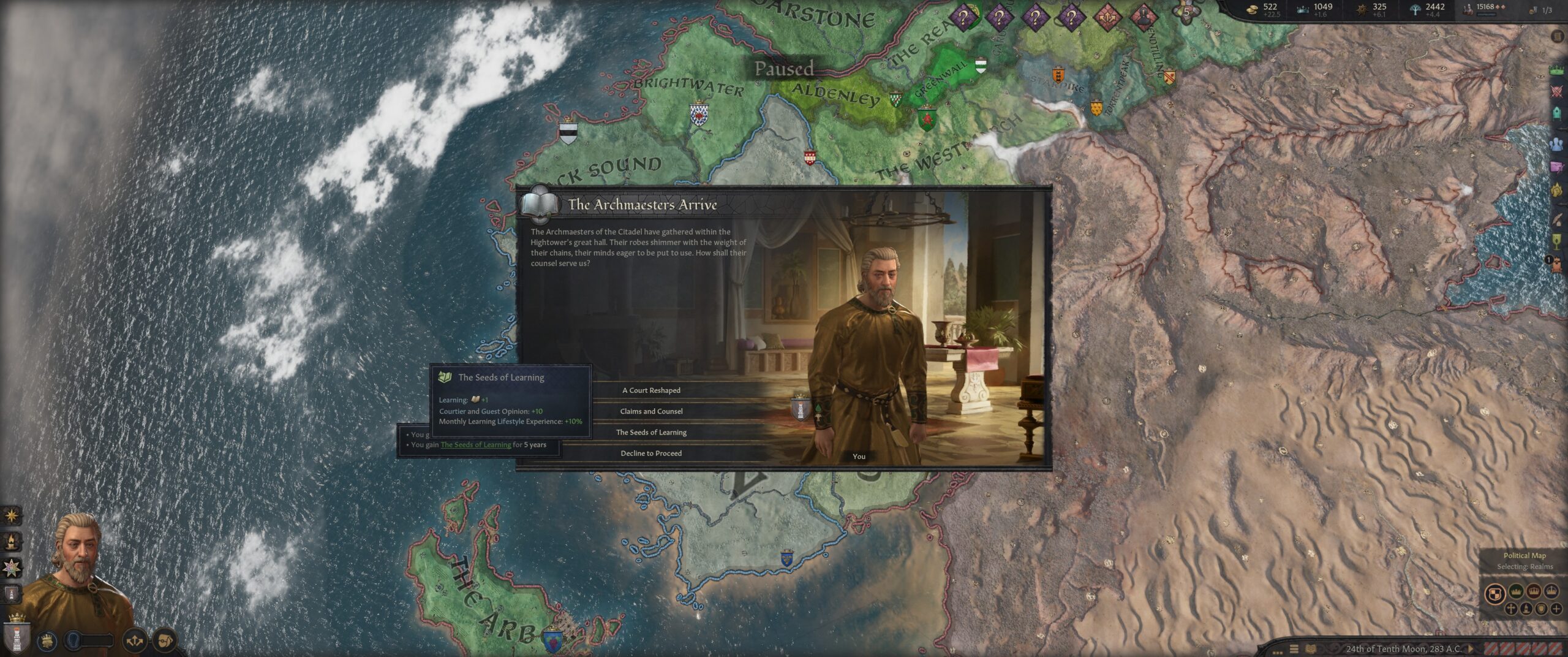Switch to the cross faith map mode
The image size is (1568, 657).
1511,609
